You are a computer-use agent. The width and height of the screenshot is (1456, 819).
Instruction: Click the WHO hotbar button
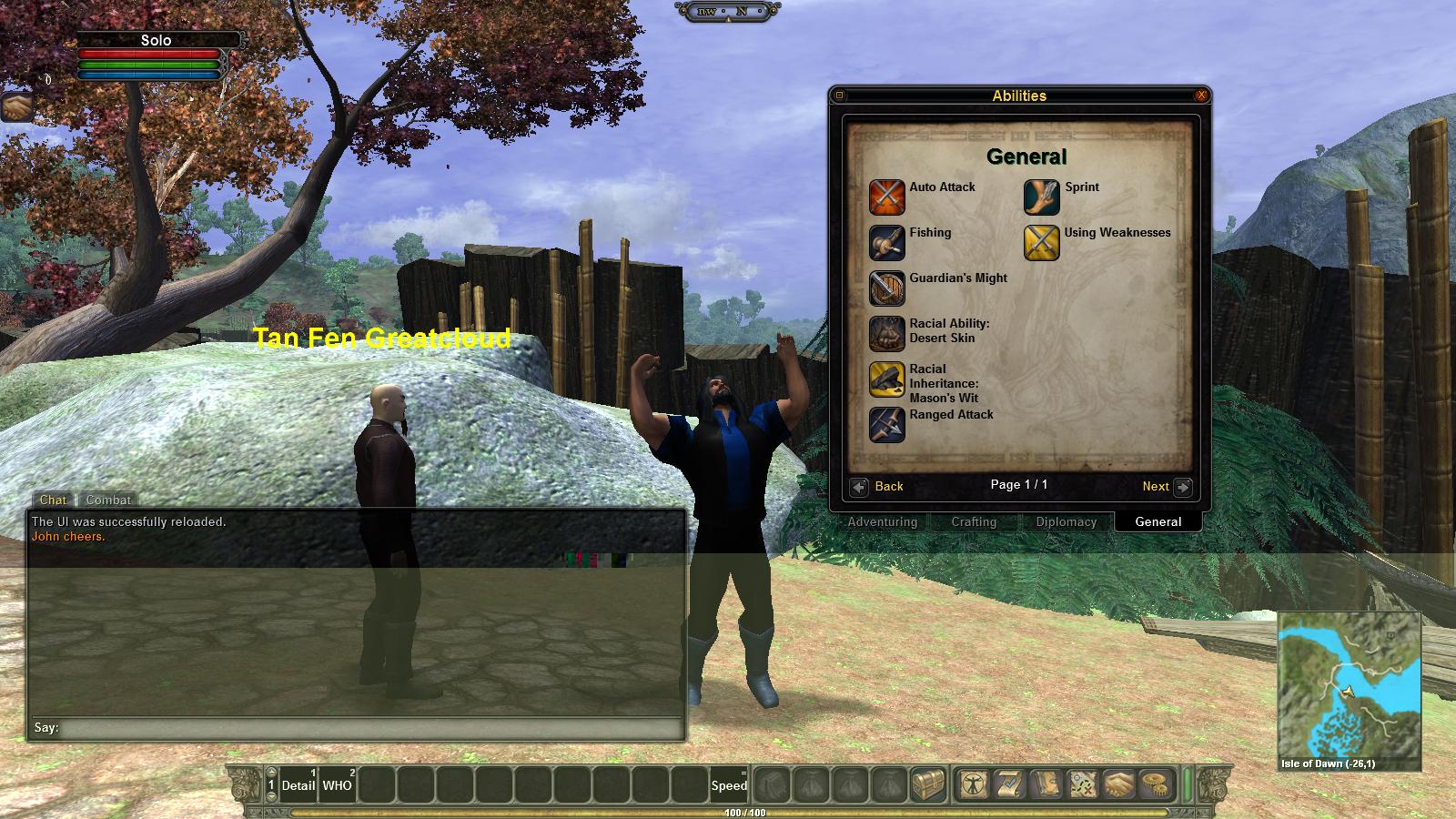coord(337,784)
